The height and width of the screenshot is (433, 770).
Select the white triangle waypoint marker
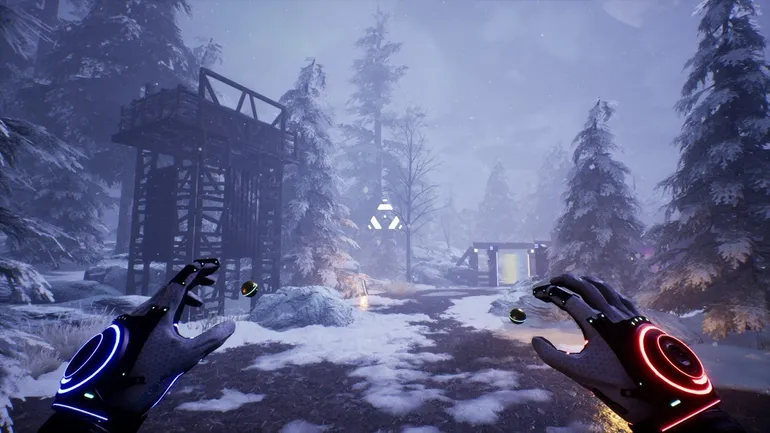pyautogui.click(x=384, y=216)
